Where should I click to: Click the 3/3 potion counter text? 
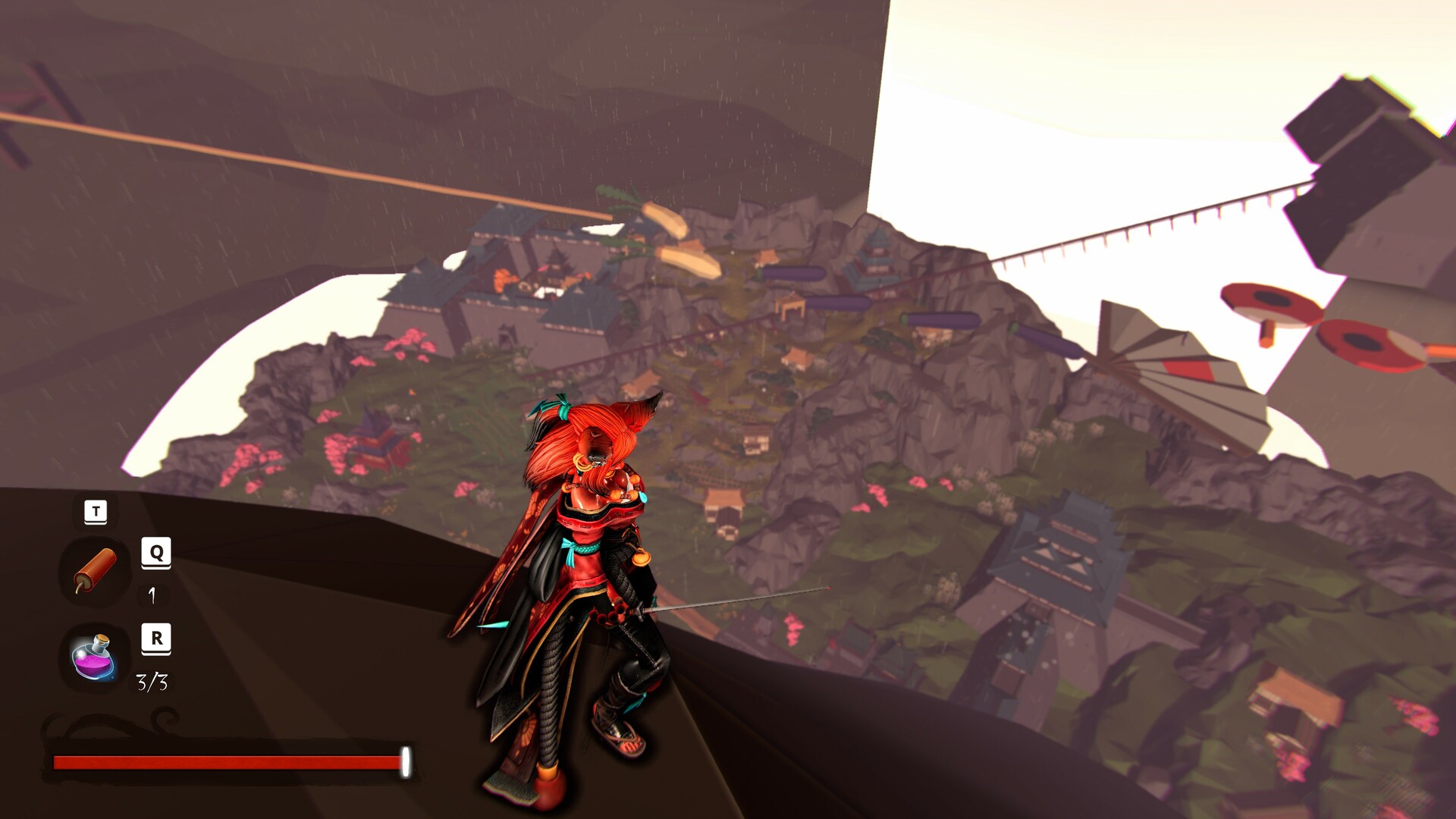(153, 682)
